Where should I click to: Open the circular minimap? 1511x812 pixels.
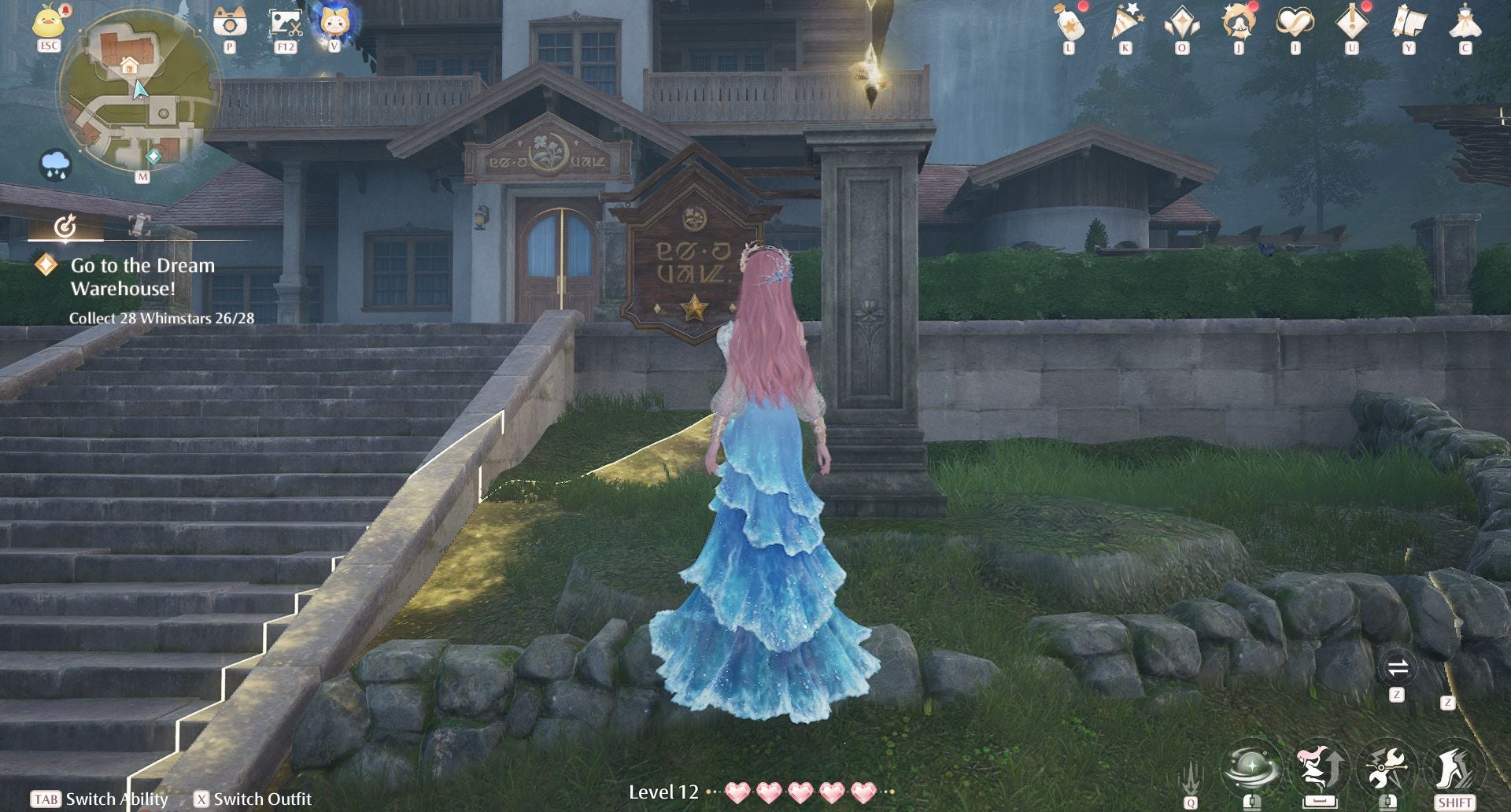(x=139, y=93)
